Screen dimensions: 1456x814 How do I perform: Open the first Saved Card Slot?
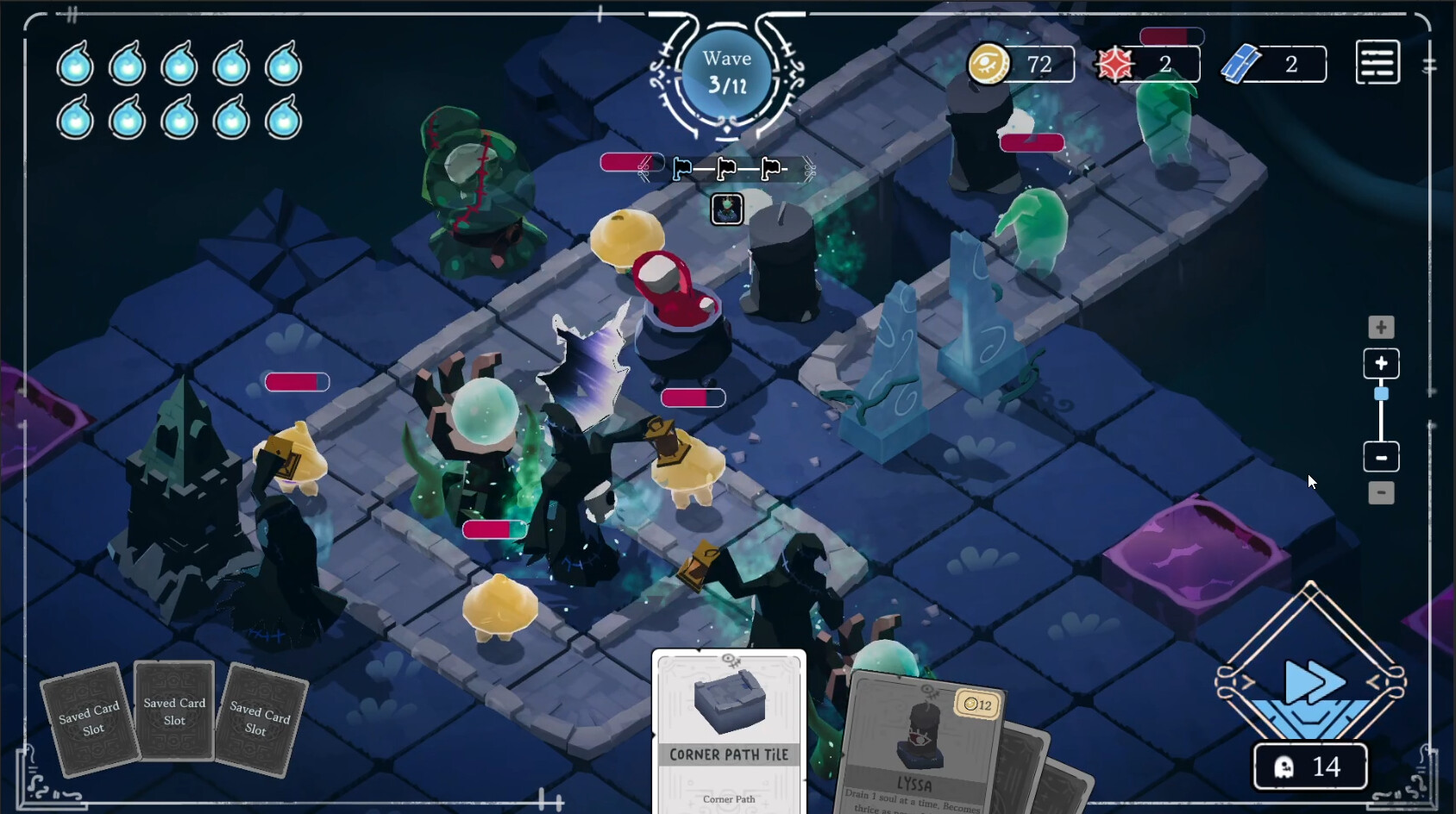click(x=89, y=718)
